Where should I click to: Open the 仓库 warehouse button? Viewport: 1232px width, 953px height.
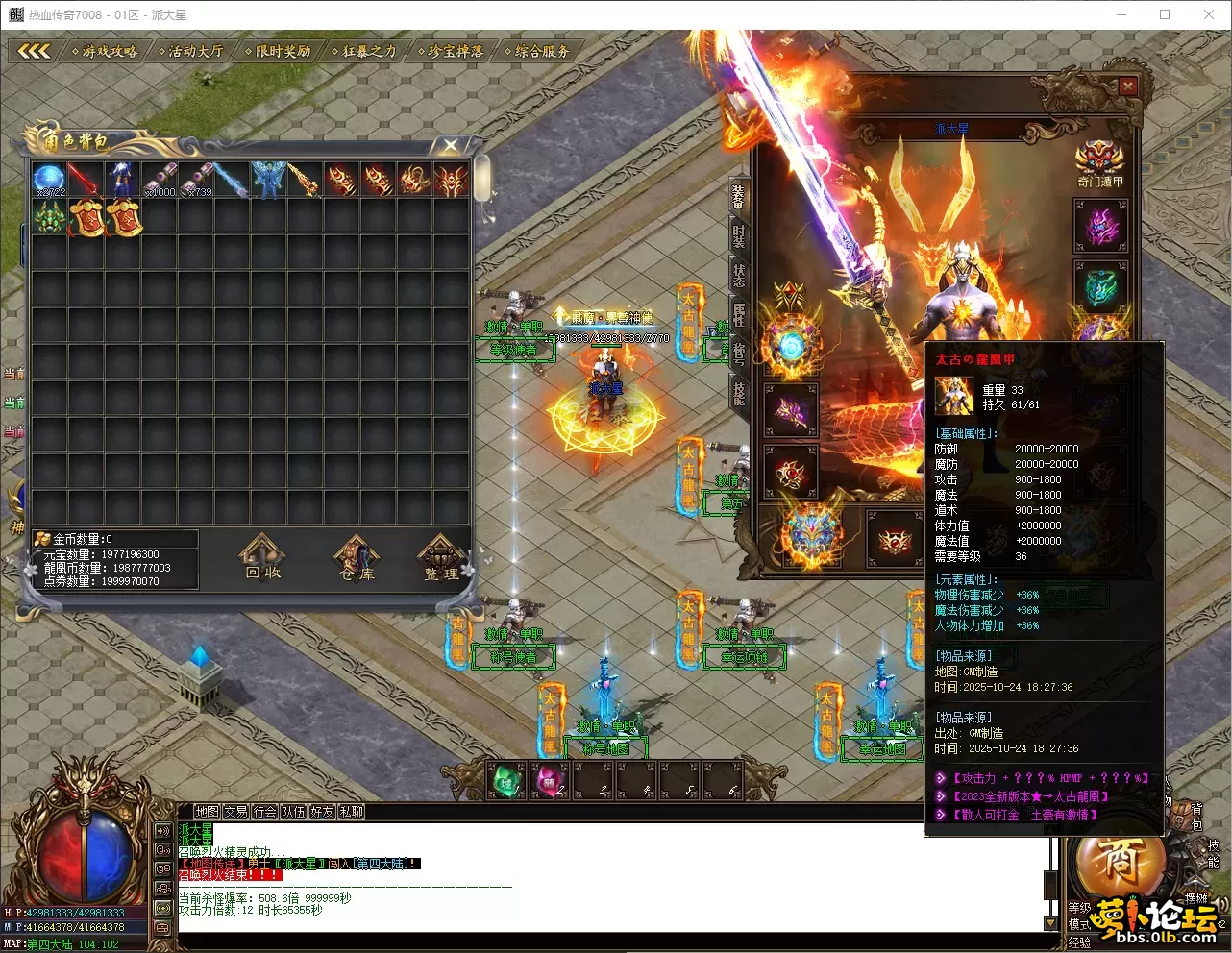click(x=357, y=558)
